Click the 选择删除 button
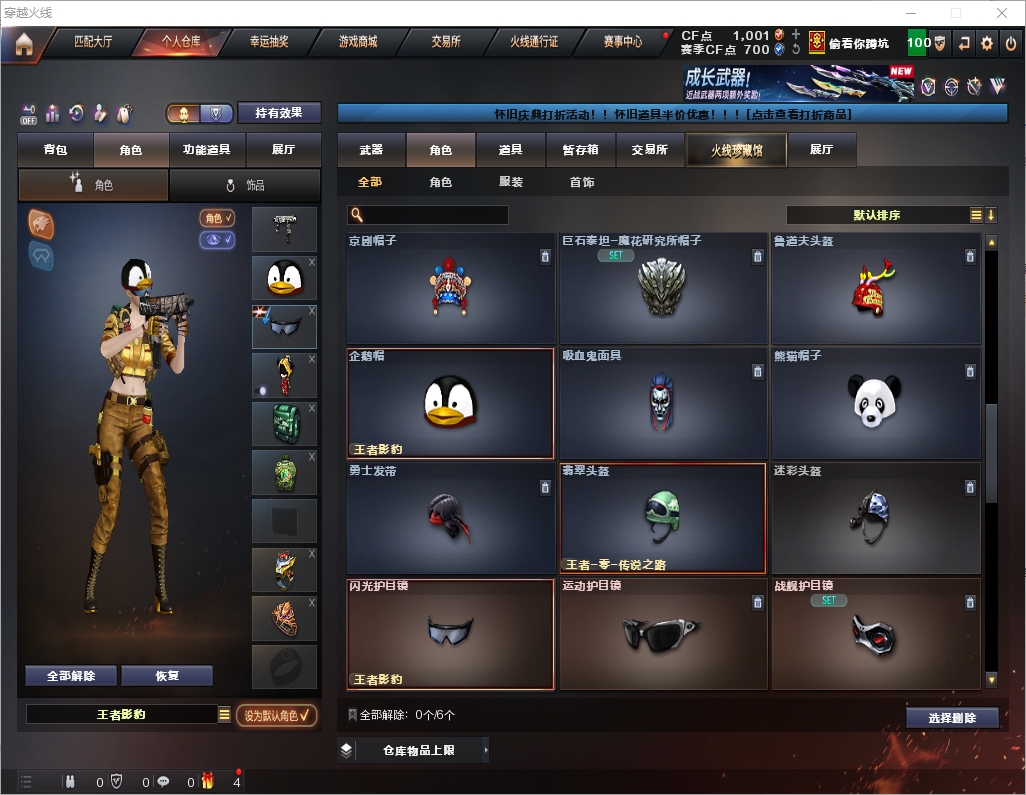1026x795 pixels. click(952, 718)
